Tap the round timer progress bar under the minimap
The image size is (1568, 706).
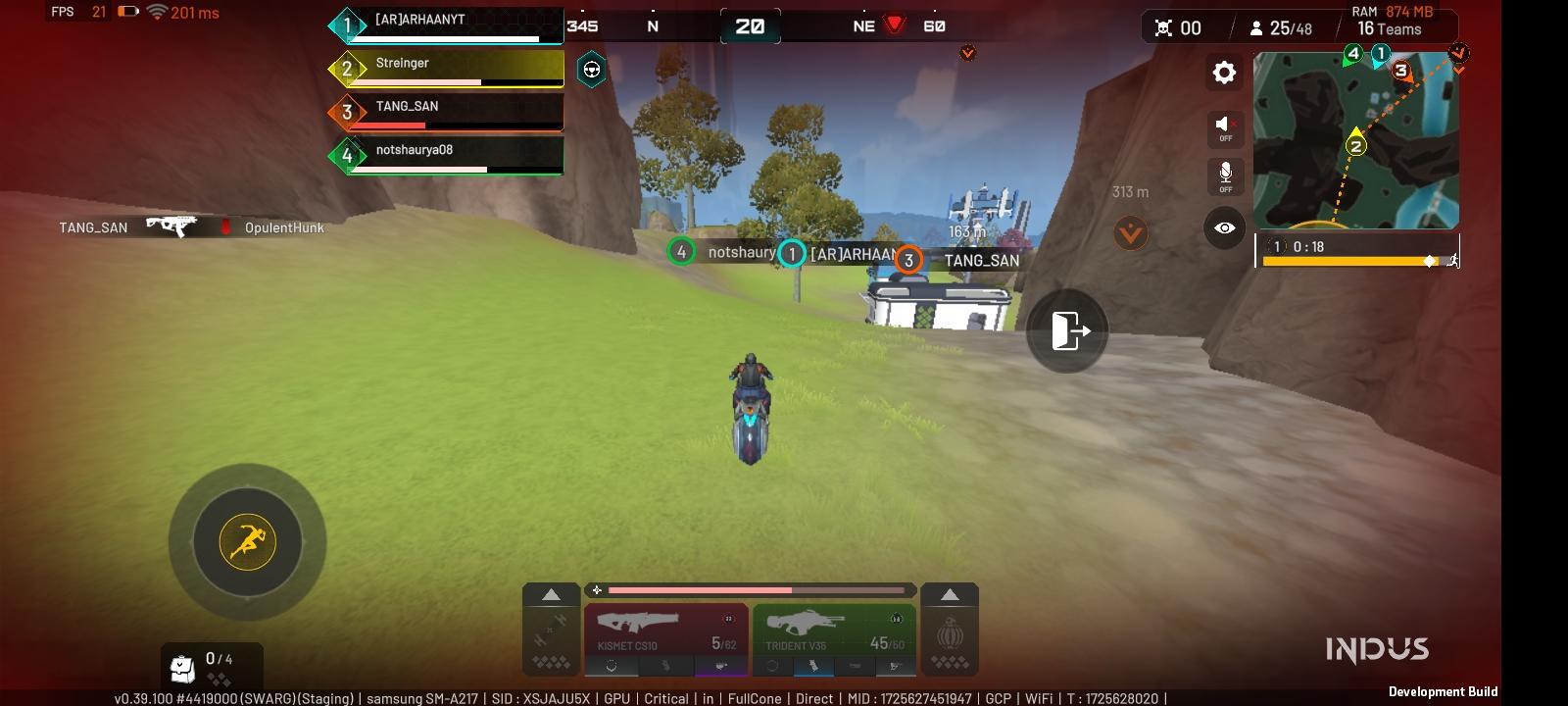[x=1352, y=262]
